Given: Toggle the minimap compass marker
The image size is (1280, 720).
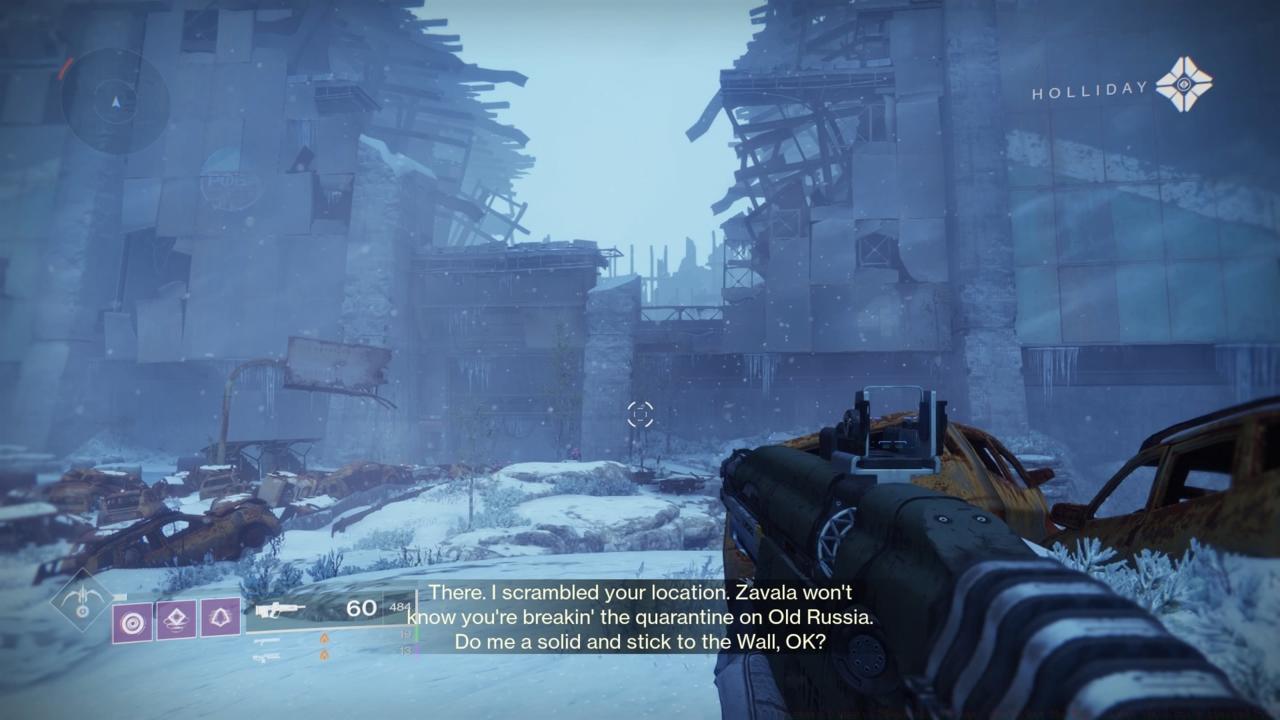Looking at the screenshot, I should (x=117, y=101).
